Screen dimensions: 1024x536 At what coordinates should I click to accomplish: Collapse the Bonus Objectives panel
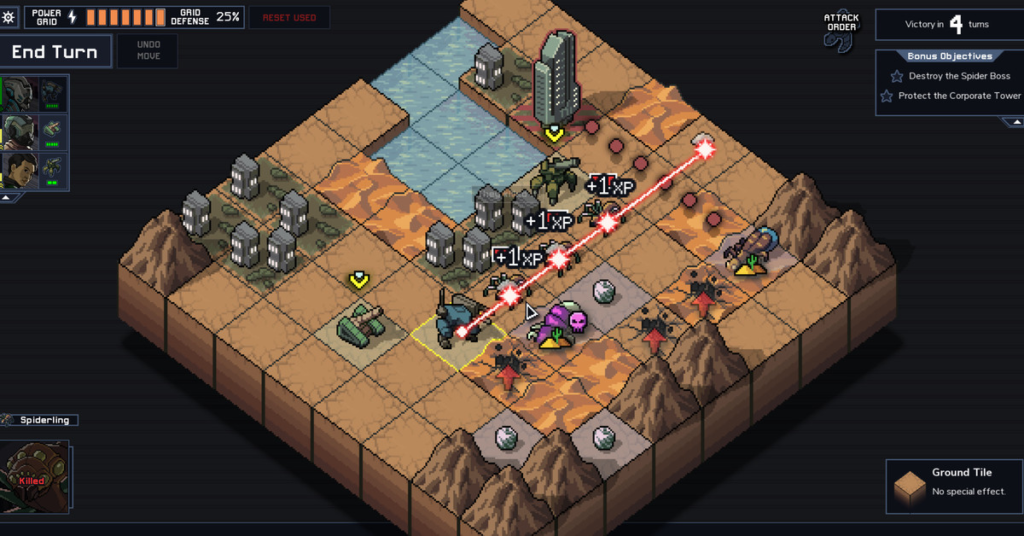pyautogui.click(x=1011, y=122)
